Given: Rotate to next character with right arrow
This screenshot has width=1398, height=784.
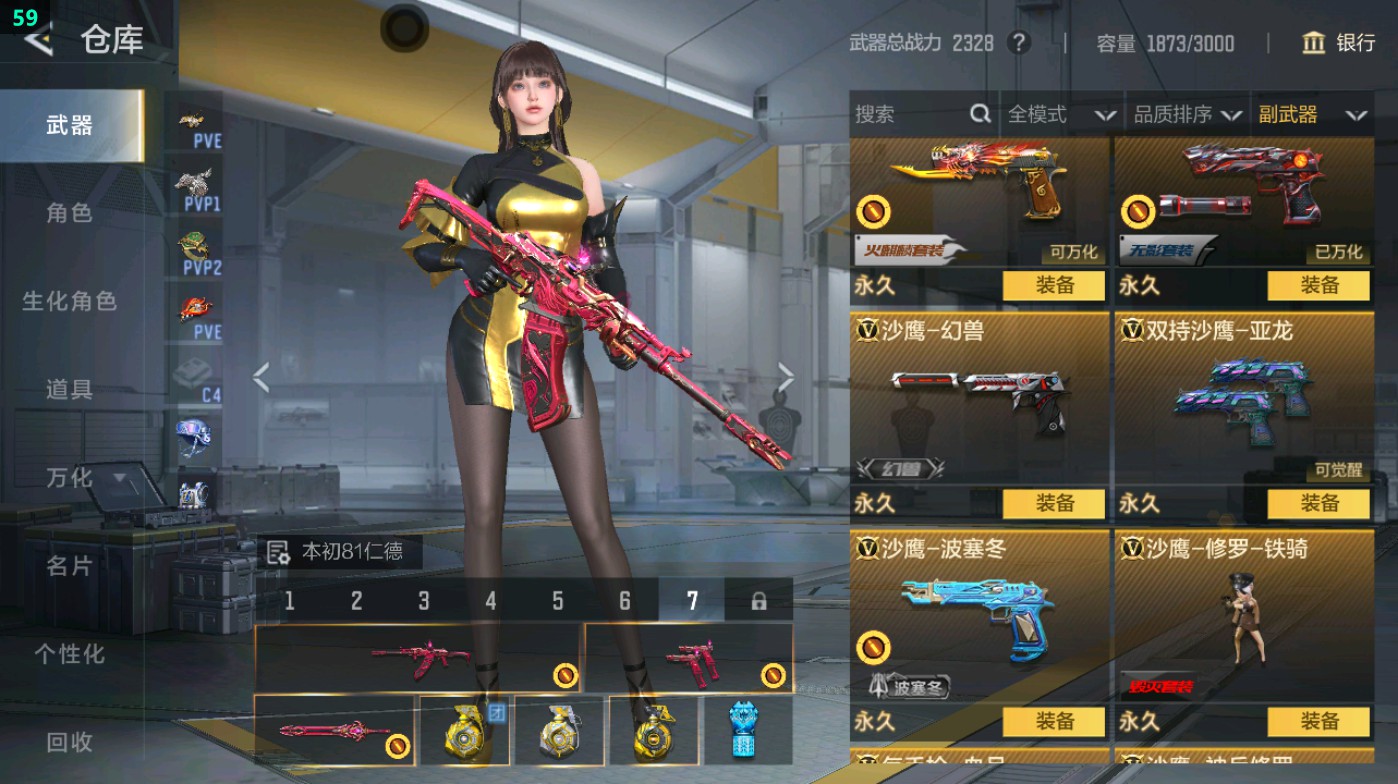Looking at the screenshot, I should point(785,378).
